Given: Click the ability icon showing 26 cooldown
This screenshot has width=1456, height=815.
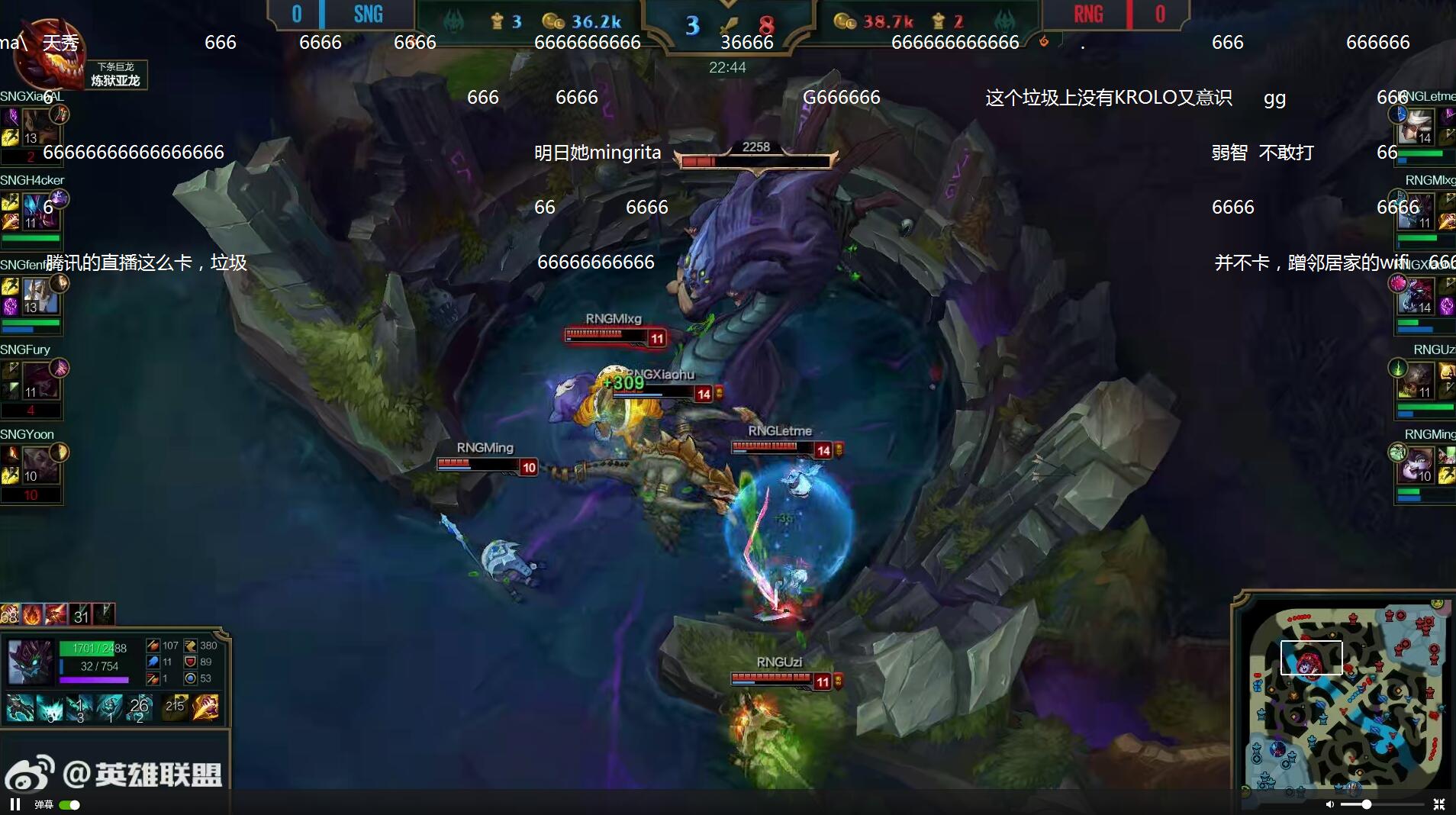Looking at the screenshot, I should 138,707.
